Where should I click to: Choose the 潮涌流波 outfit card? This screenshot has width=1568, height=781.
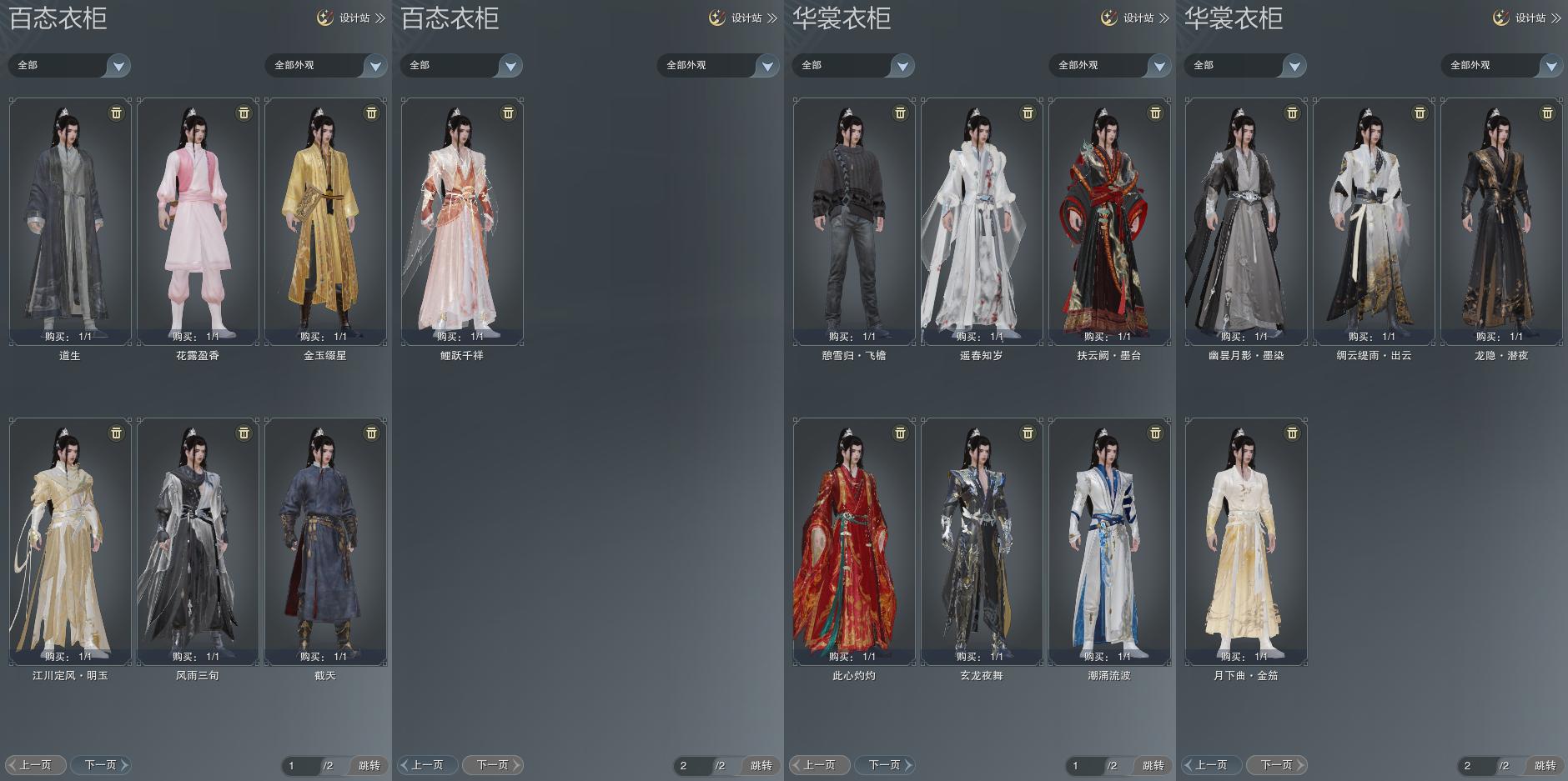tap(1109, 542)
